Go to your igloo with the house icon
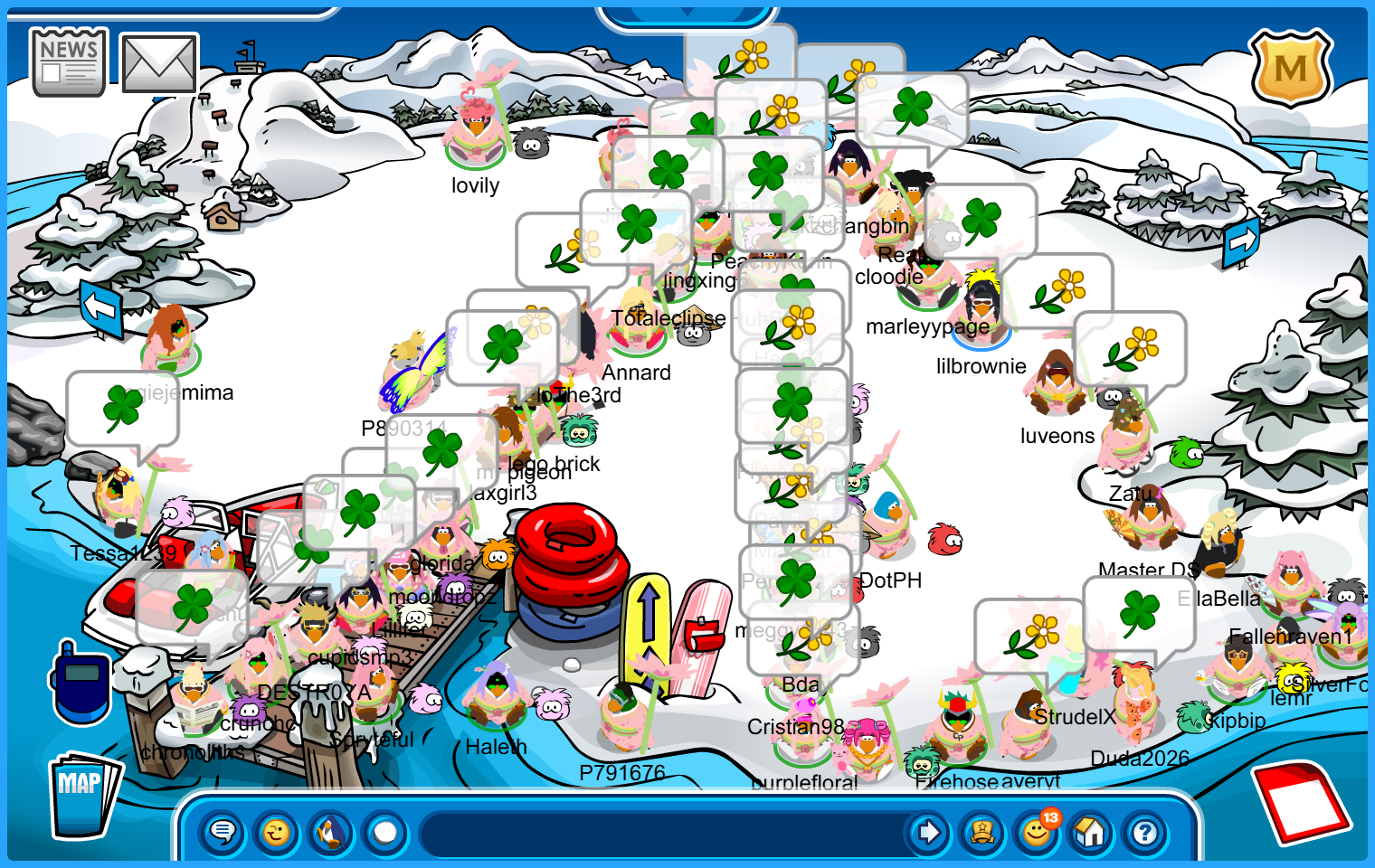 [x=1091, y=832]
